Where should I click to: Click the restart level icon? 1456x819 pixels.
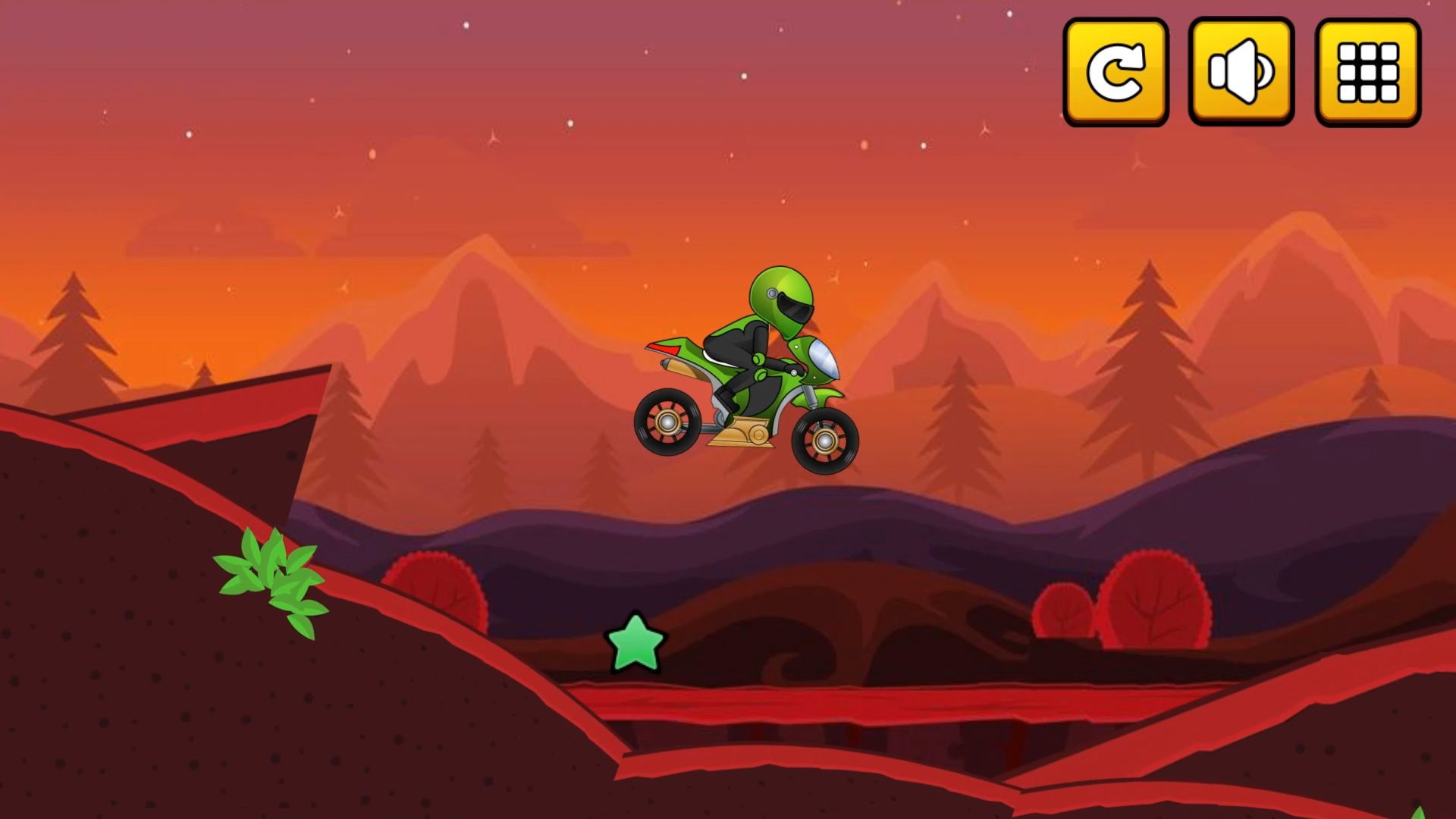tap(1115, 72)
